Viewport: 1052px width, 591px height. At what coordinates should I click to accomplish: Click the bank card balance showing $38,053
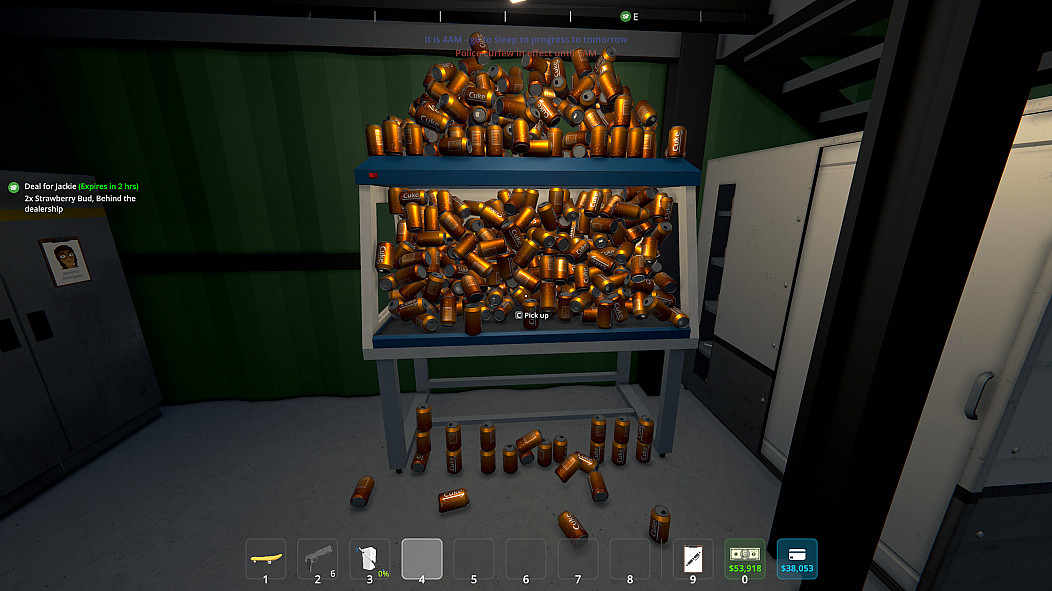coord(797,558)
